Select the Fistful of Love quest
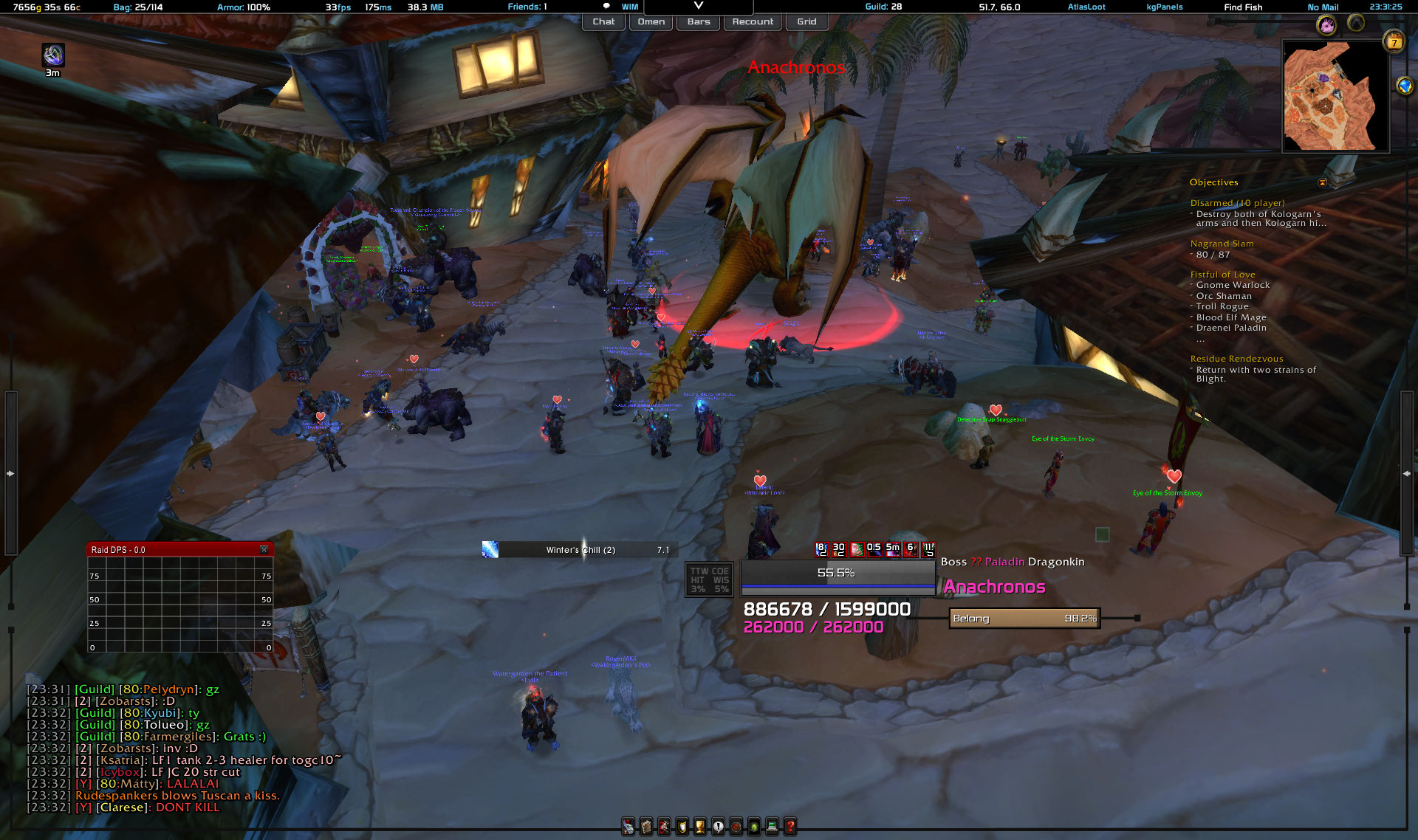The width and height of the screenshot is (1418, 840). point(1222,275)
